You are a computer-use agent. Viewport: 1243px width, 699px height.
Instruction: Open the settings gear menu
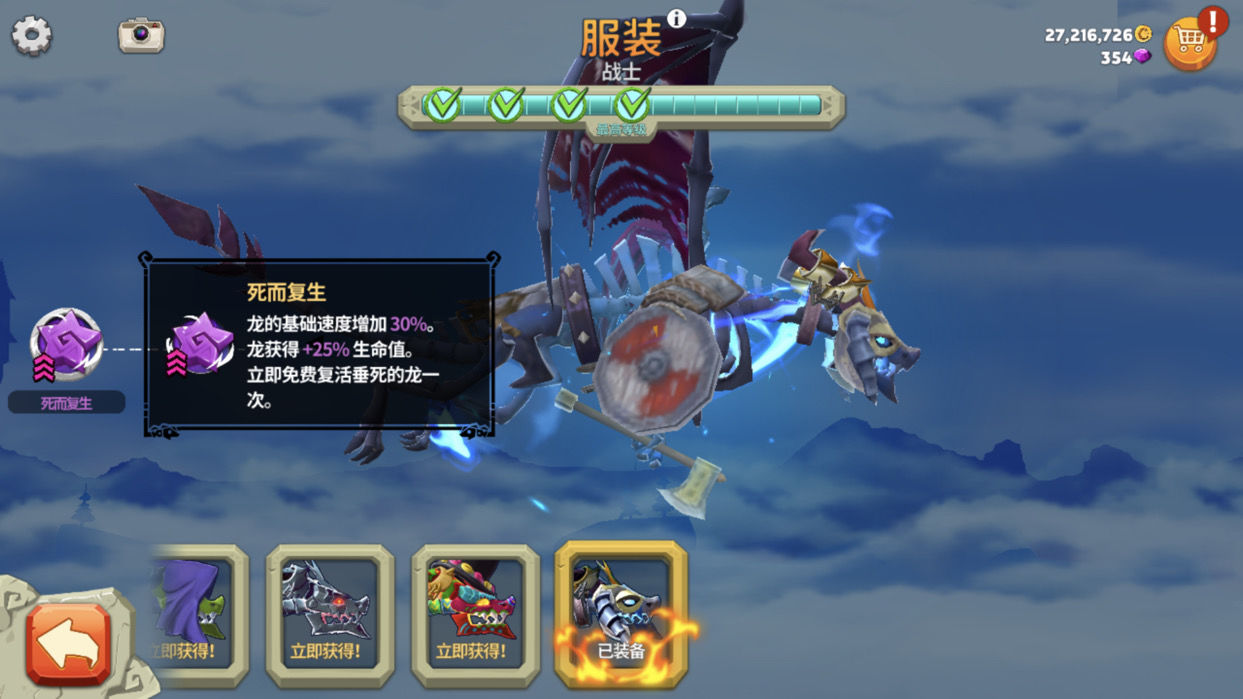pyautogui.click(x=31, y=35)
